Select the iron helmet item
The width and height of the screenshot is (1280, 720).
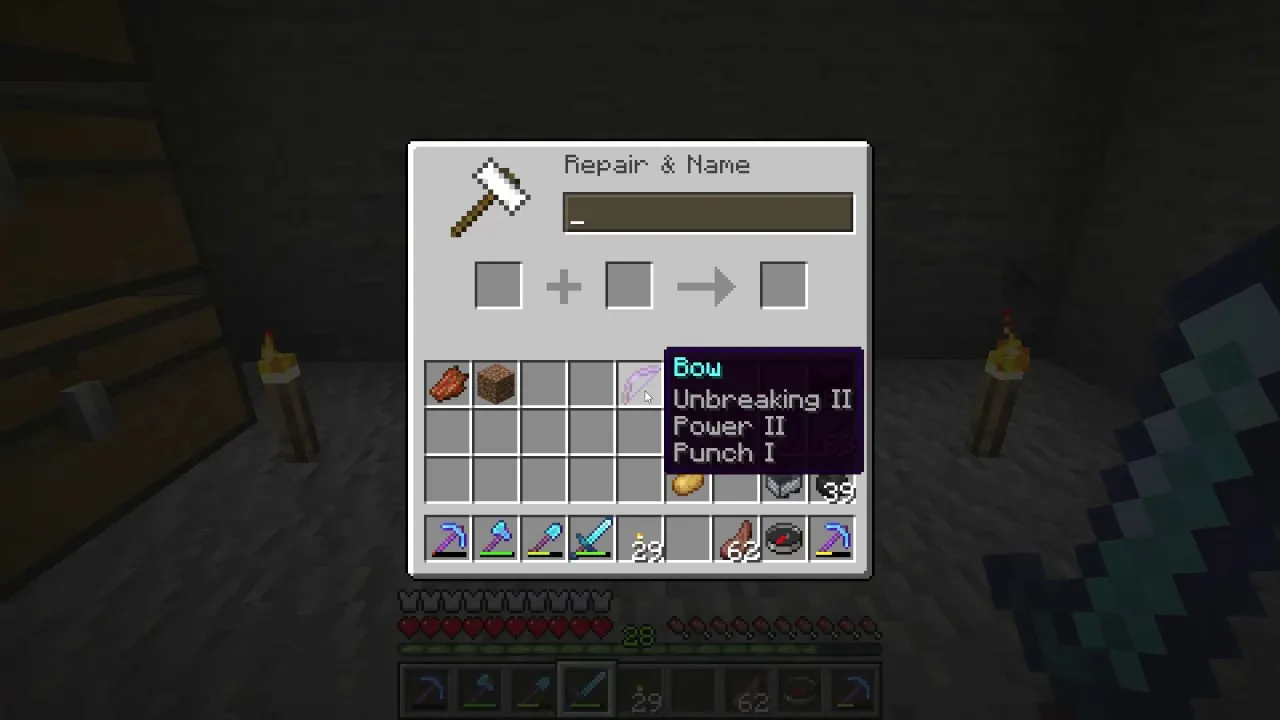[x=783, y=487]
